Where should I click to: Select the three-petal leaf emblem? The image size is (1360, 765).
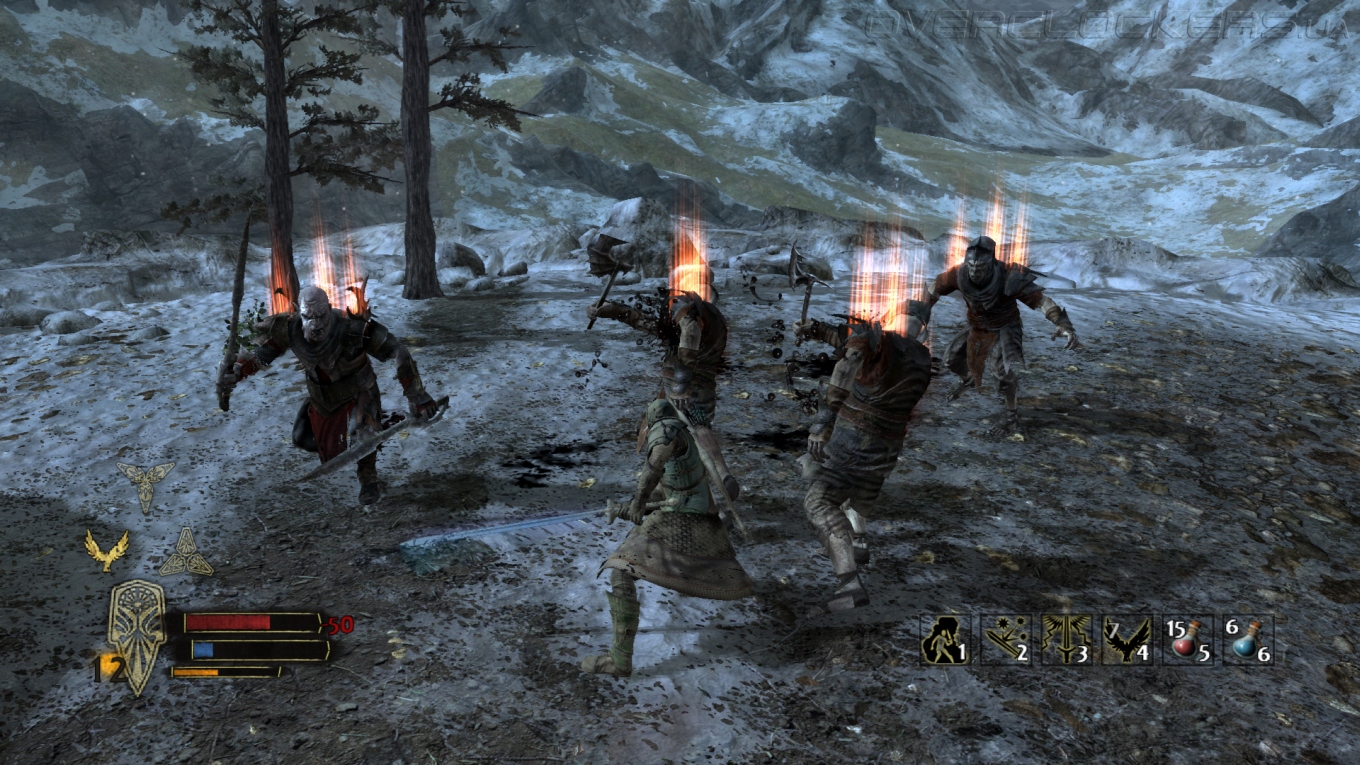pyautogui.click(x=144, y=484)
